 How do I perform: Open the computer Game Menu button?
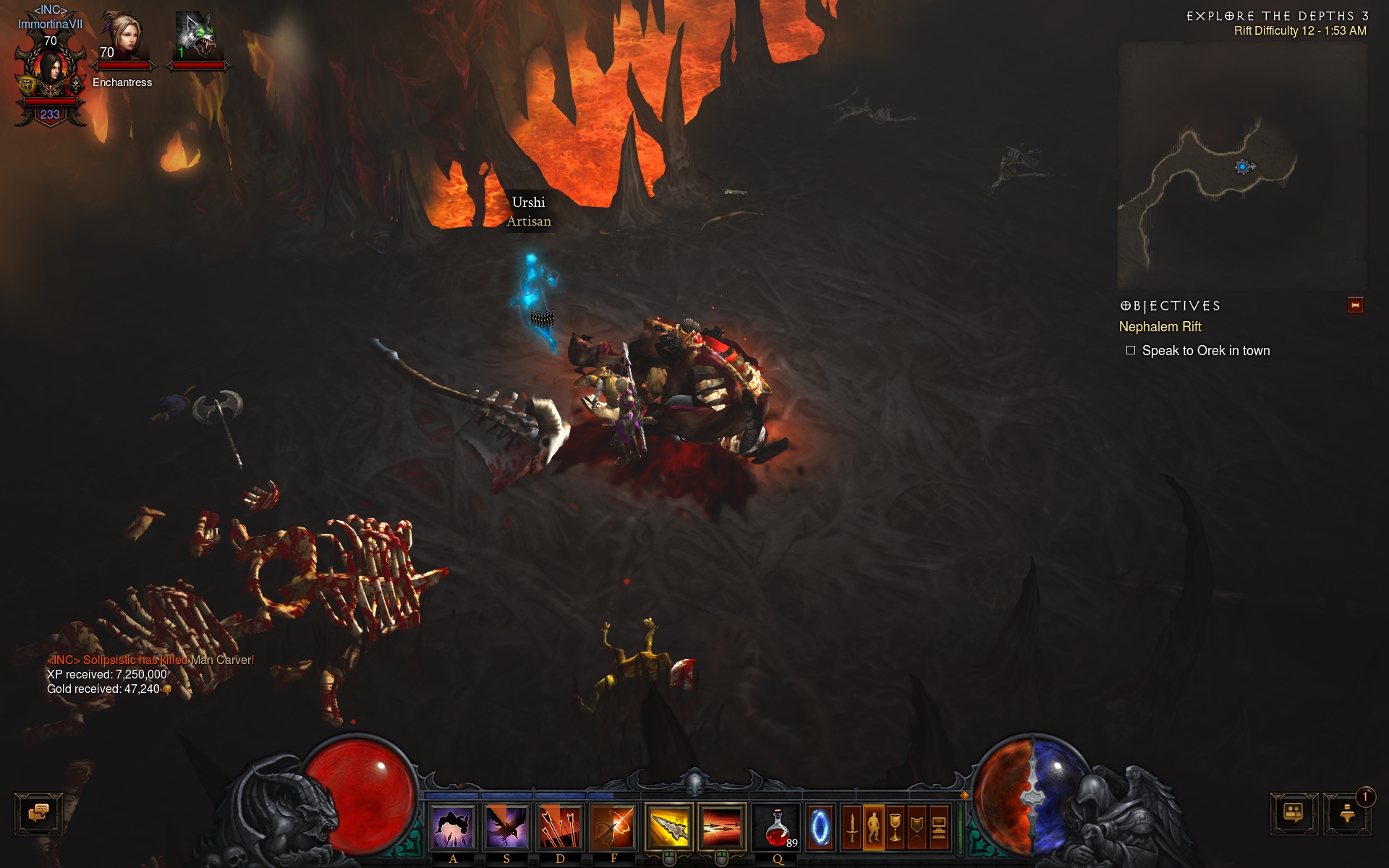click(938, 827)
